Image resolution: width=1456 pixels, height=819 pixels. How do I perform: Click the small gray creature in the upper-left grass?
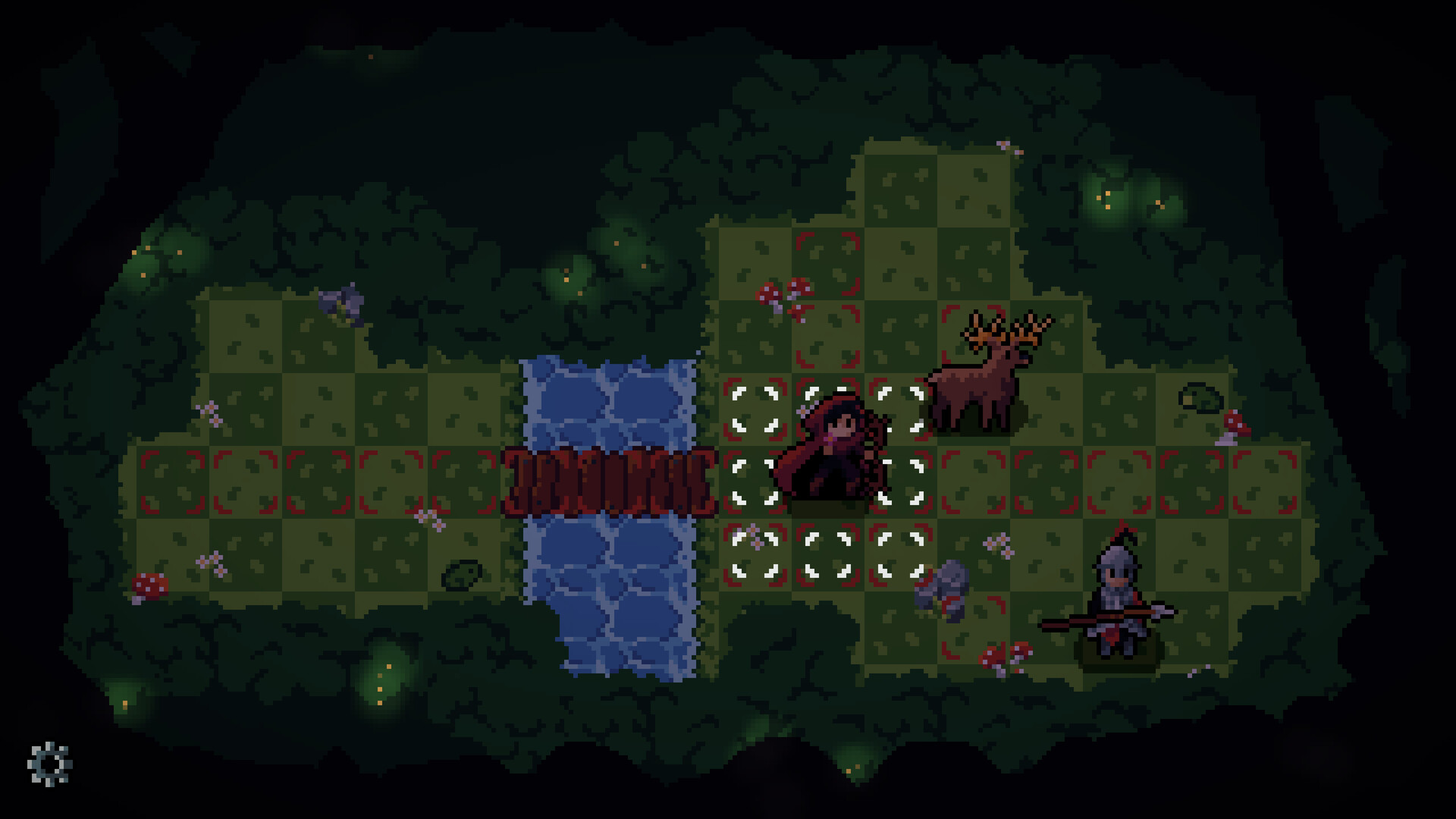(x=341, y=303)
